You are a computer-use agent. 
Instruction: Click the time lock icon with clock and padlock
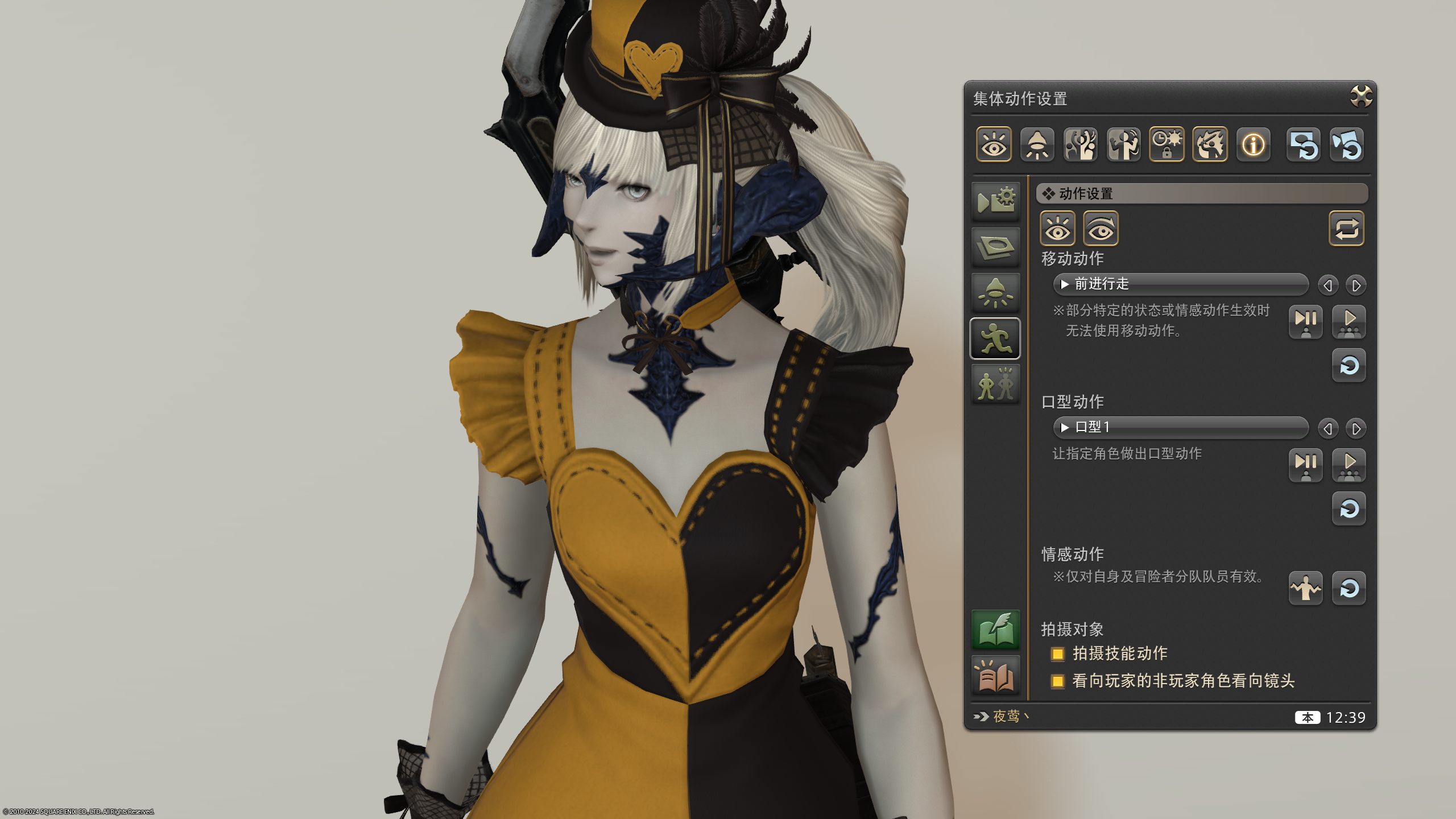(x=1167, y=145)
